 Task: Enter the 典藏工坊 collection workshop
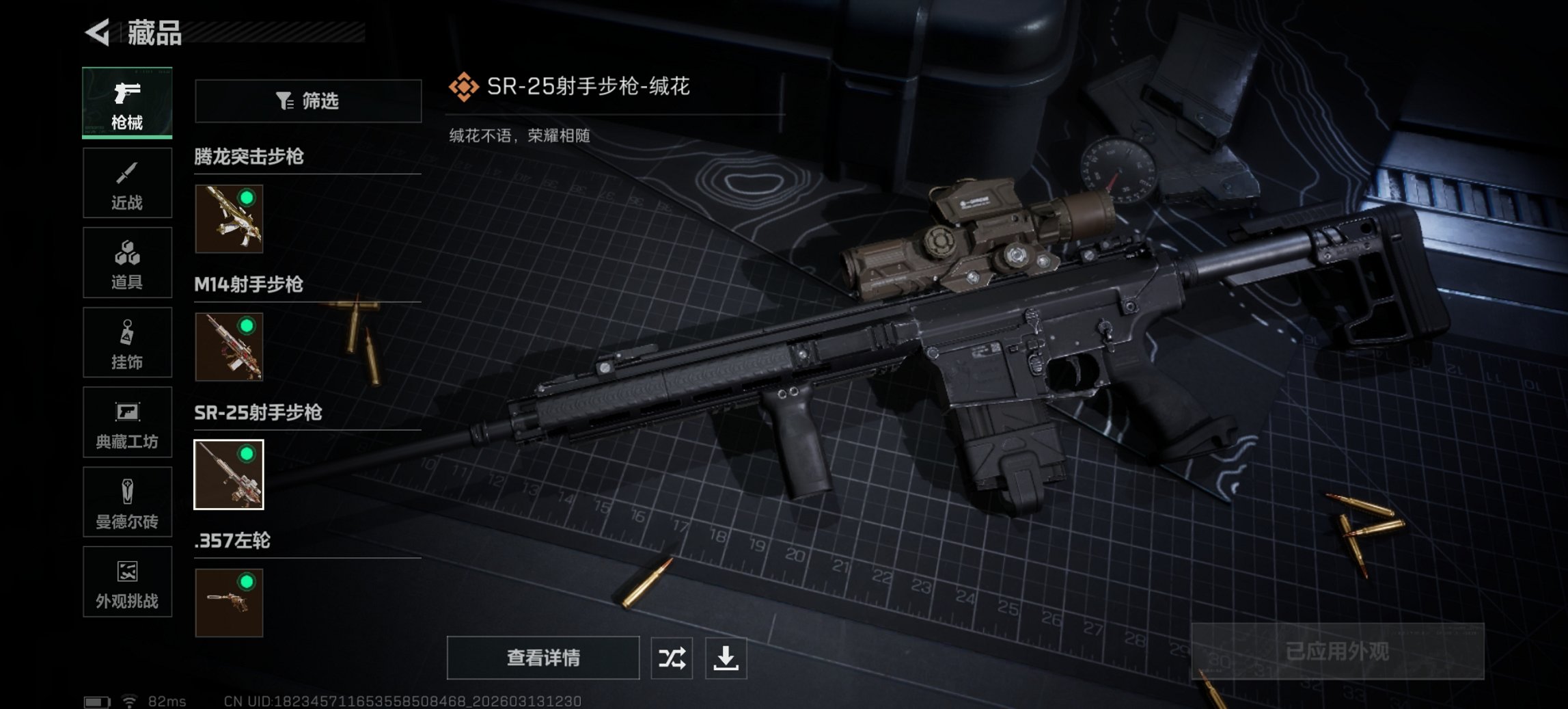point(127,423)
